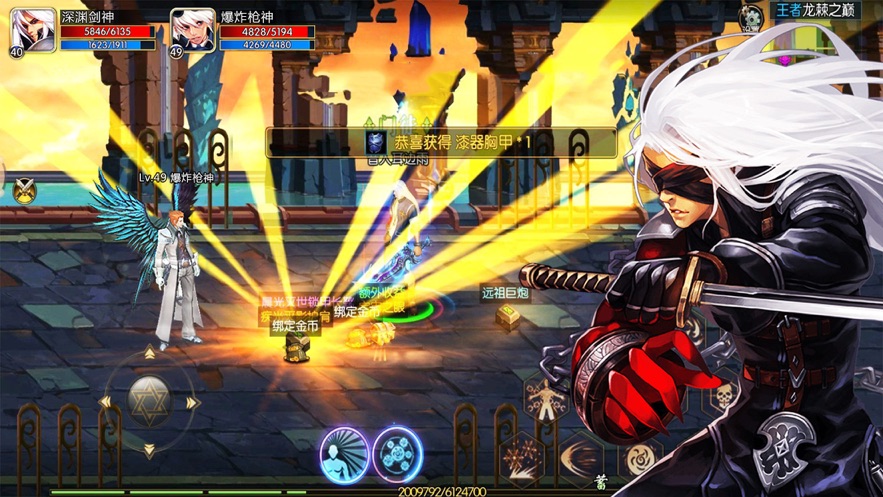
Task: Tap the skull hexagon skill icon
Action: click(722, 398)
